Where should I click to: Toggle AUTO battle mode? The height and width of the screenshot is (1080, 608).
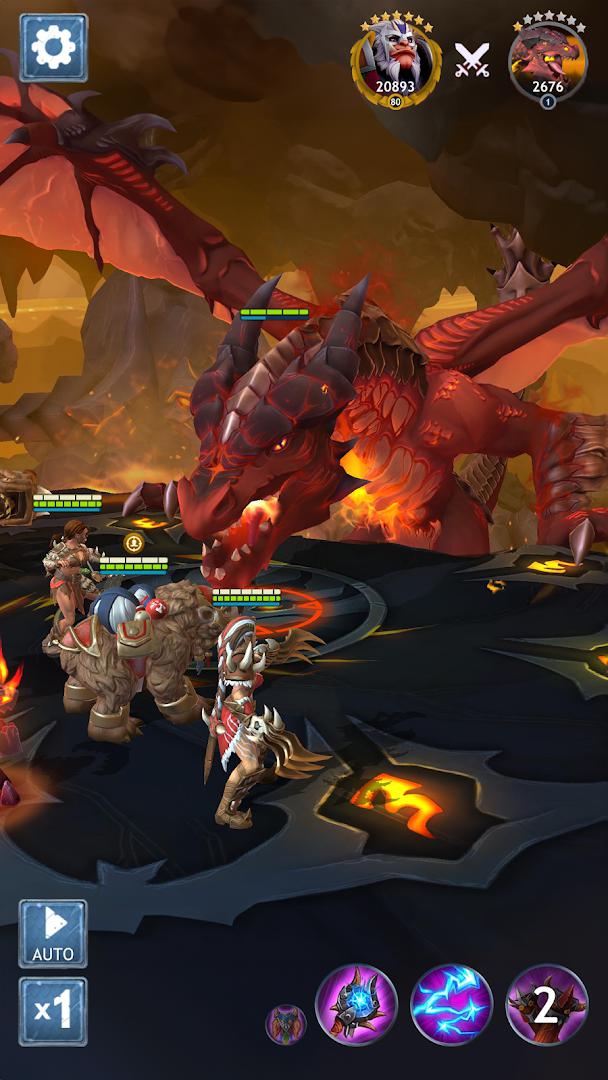point(53,933)
